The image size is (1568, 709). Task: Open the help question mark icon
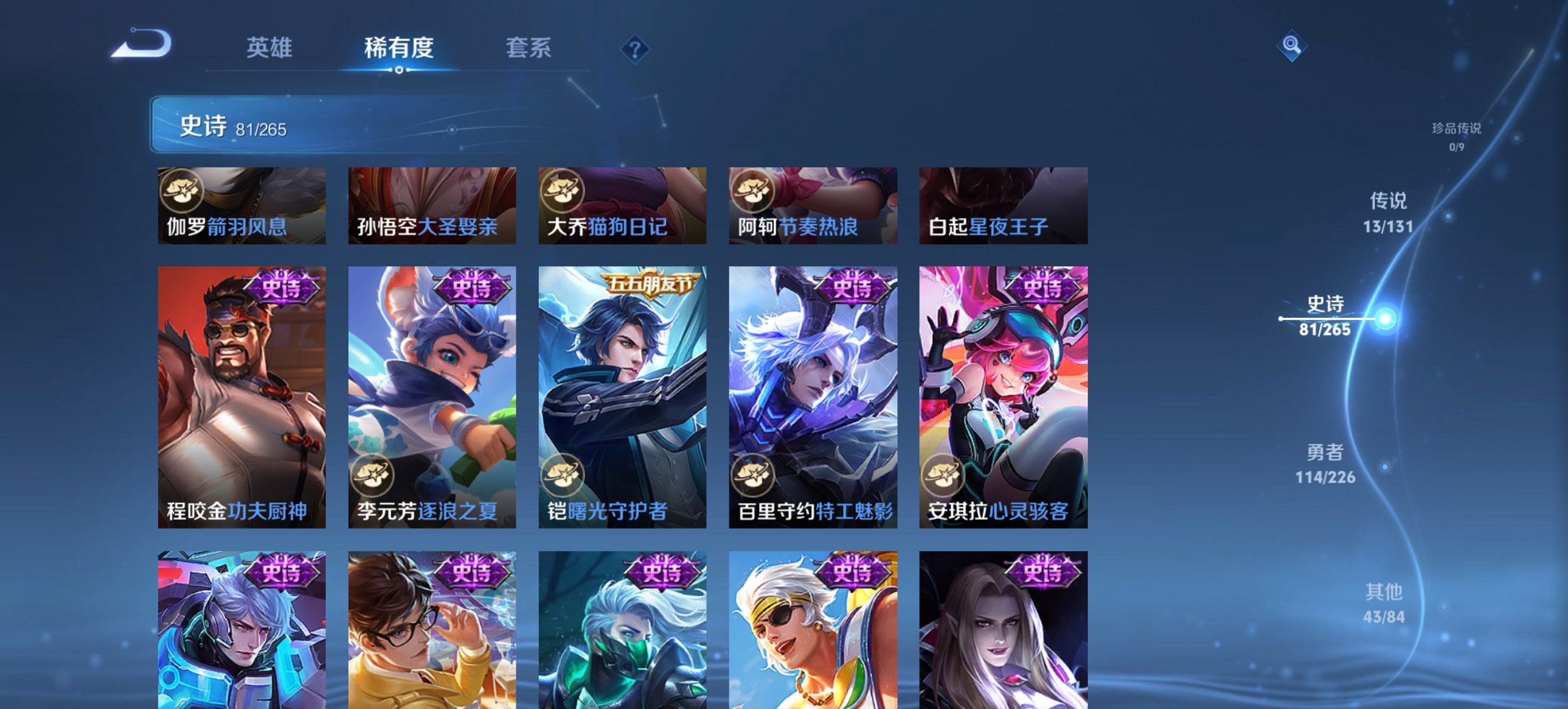(634, 48)
